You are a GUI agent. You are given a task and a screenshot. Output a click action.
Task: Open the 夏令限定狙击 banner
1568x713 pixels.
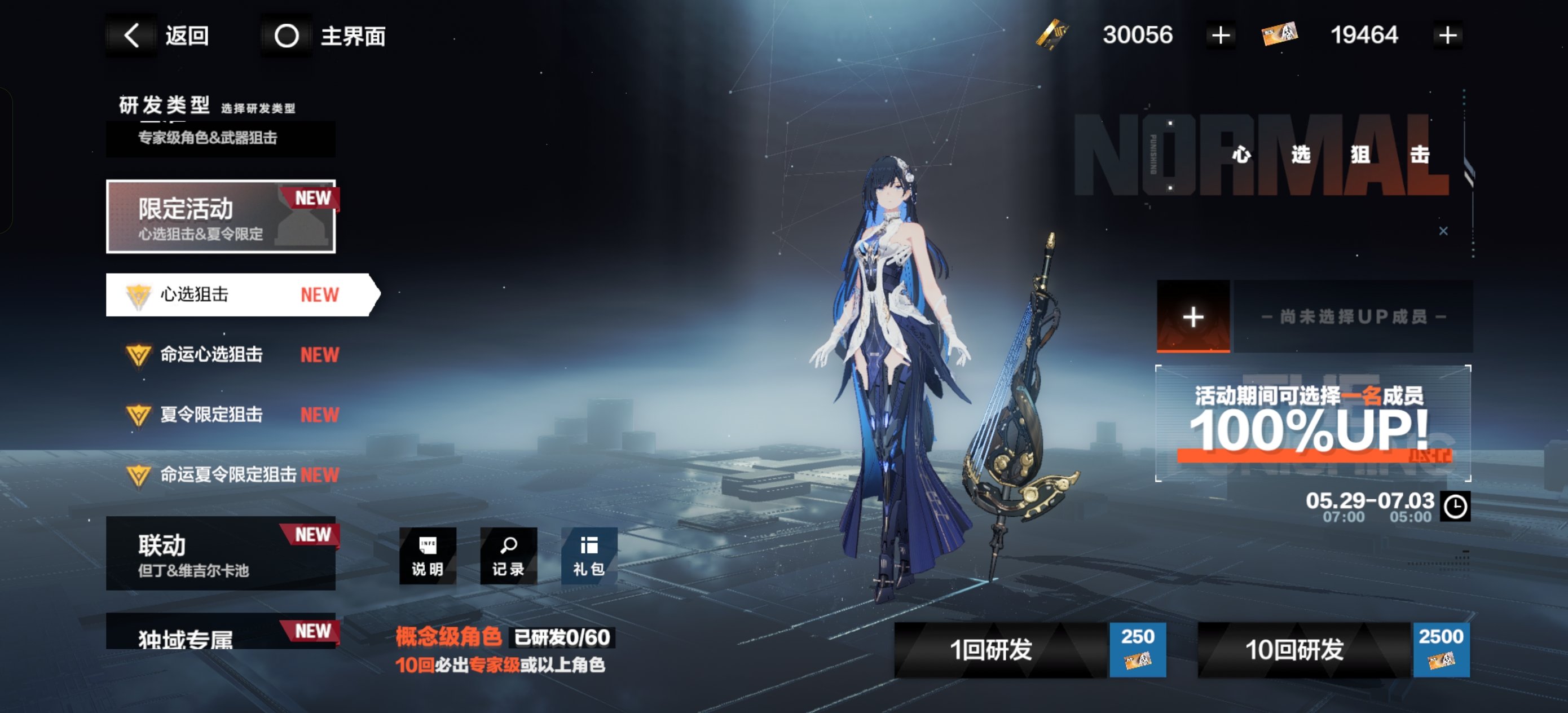click(x=231, y=415)
